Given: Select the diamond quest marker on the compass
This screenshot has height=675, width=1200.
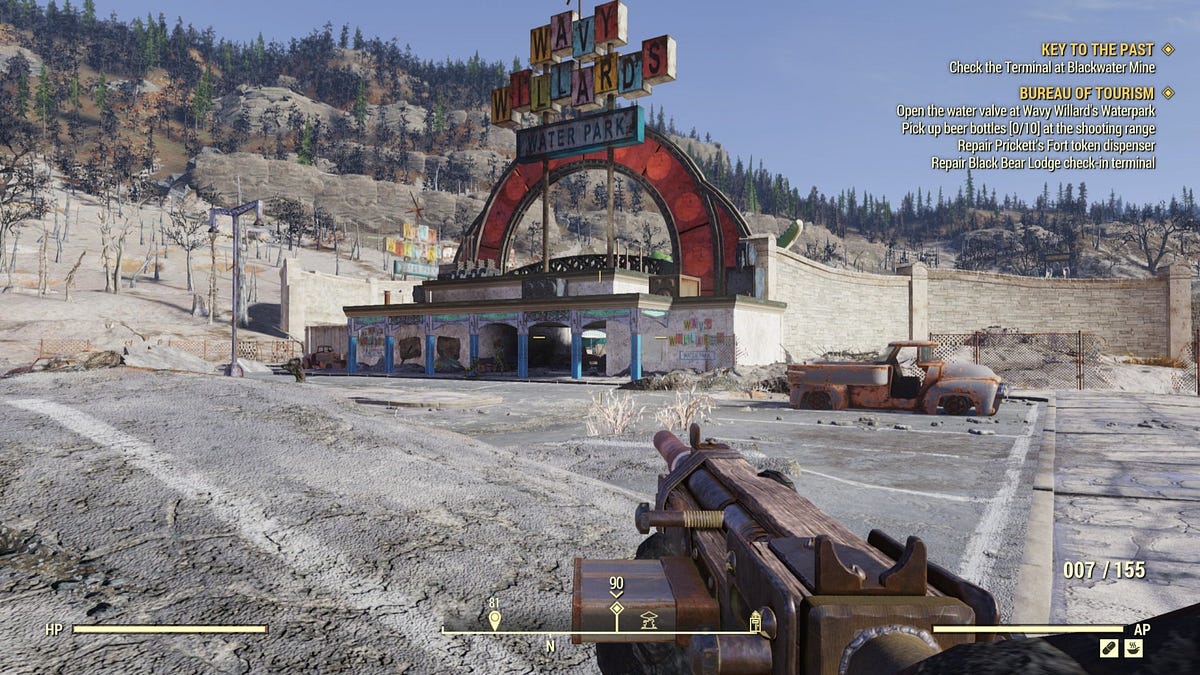Looking at the screenshot, I should [x=616, y=608].
